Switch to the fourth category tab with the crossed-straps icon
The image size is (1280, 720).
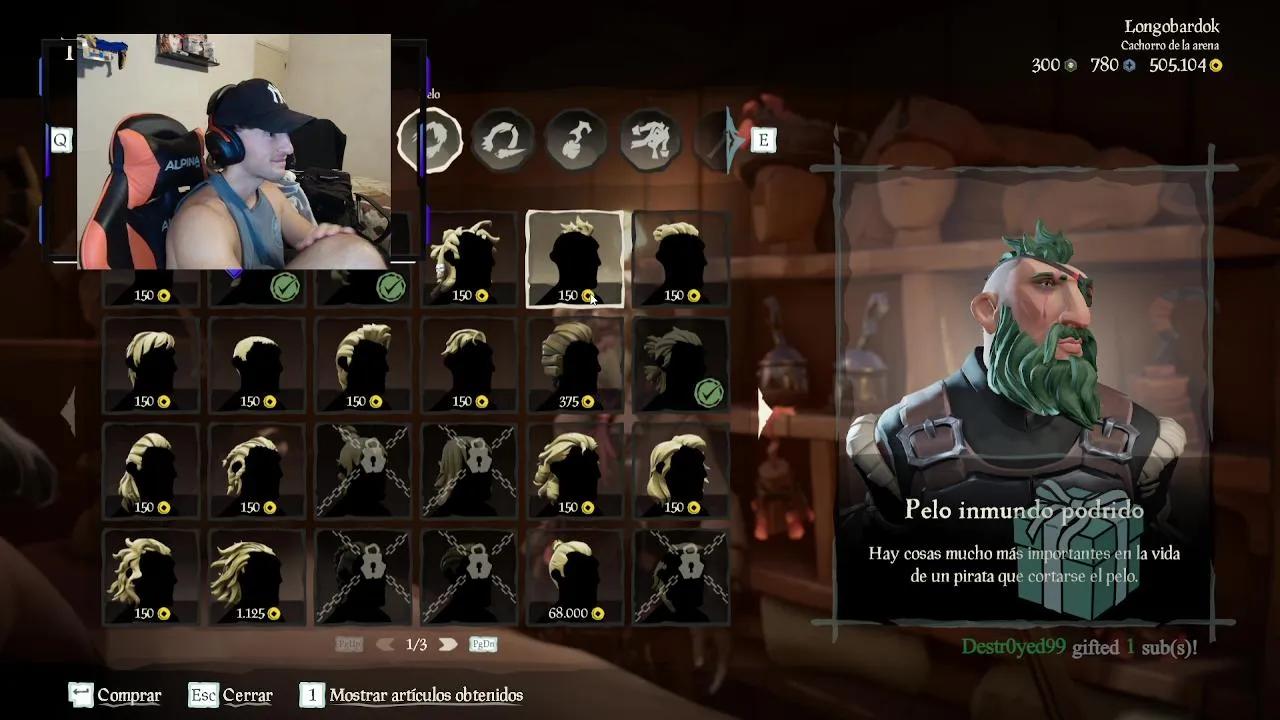[649, 139]
